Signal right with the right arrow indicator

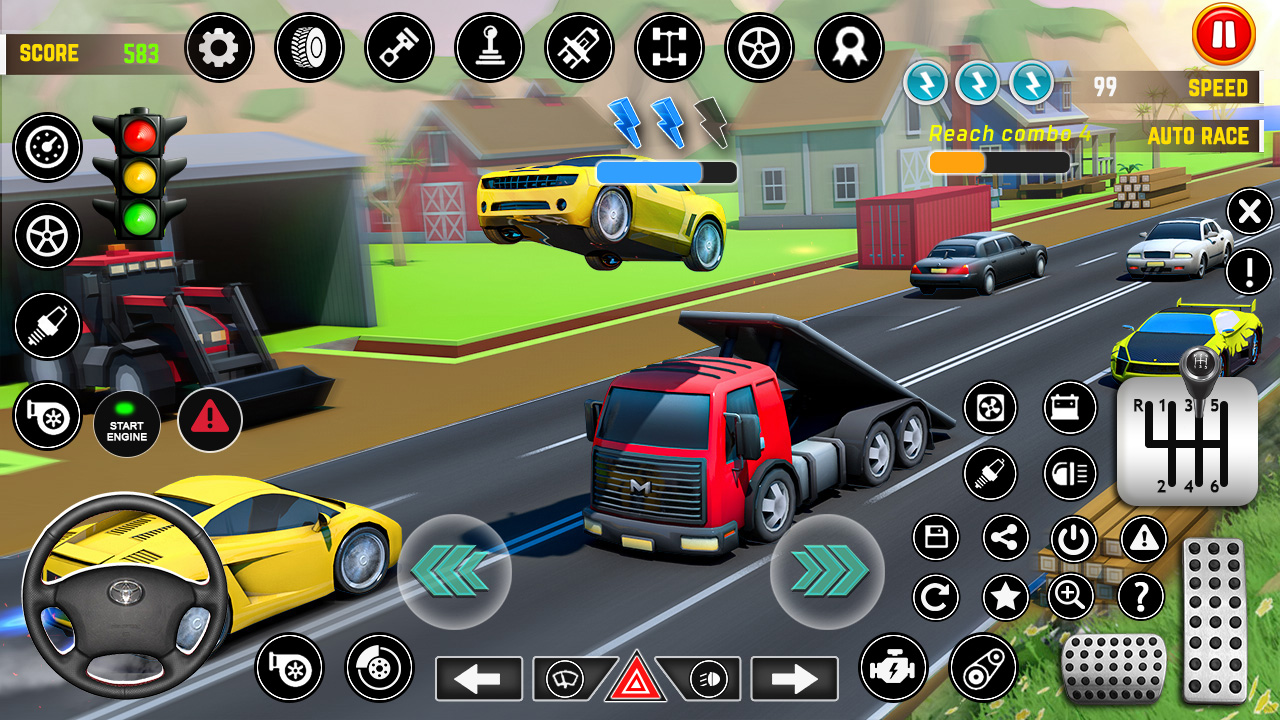click(x=794, y=679)
